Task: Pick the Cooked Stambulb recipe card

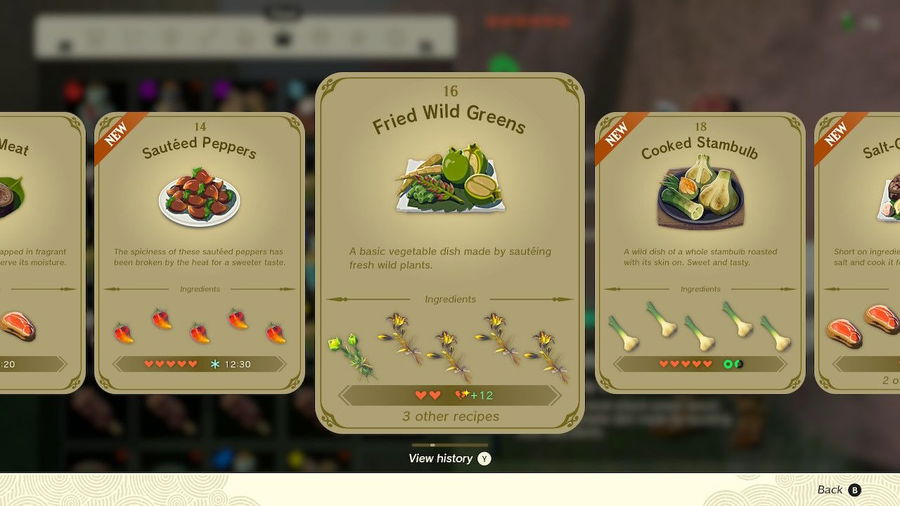Action: click(700, 250)
